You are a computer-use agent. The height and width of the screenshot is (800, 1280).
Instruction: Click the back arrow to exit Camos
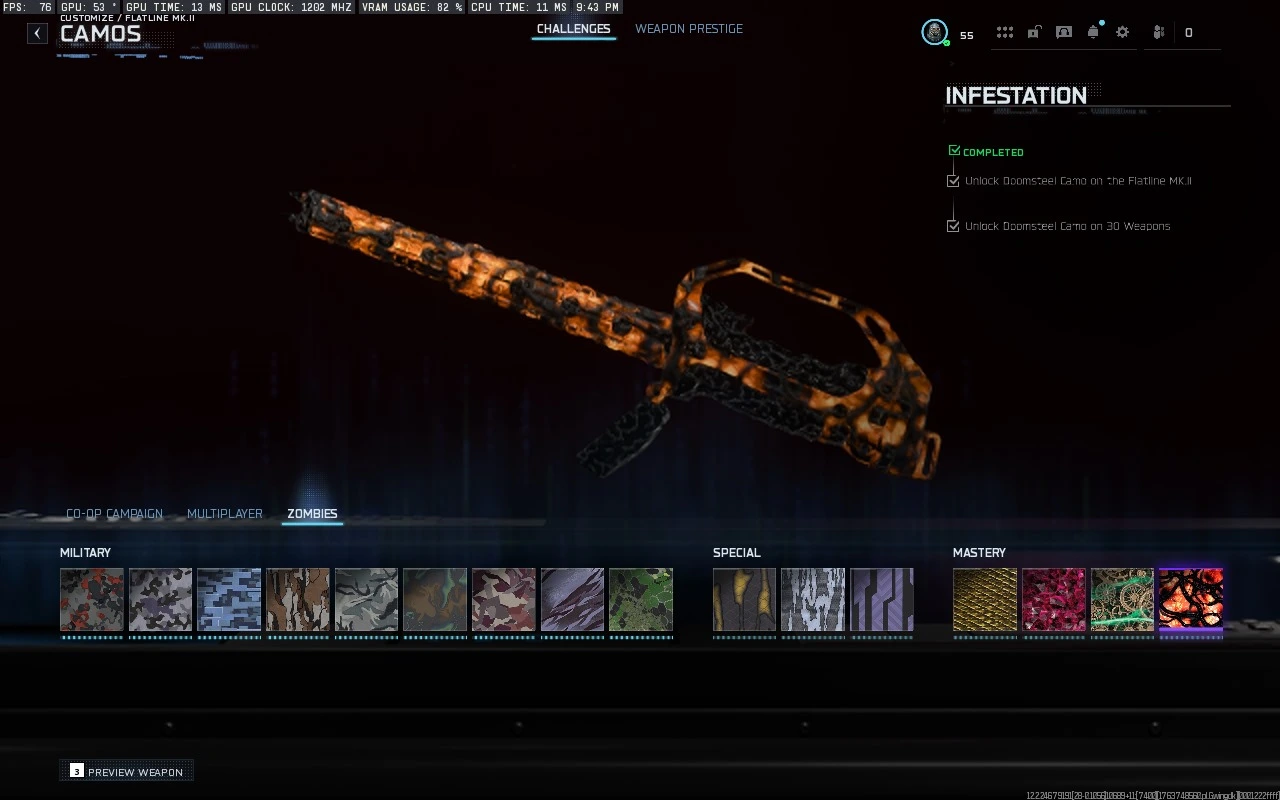tap(36, 32)
